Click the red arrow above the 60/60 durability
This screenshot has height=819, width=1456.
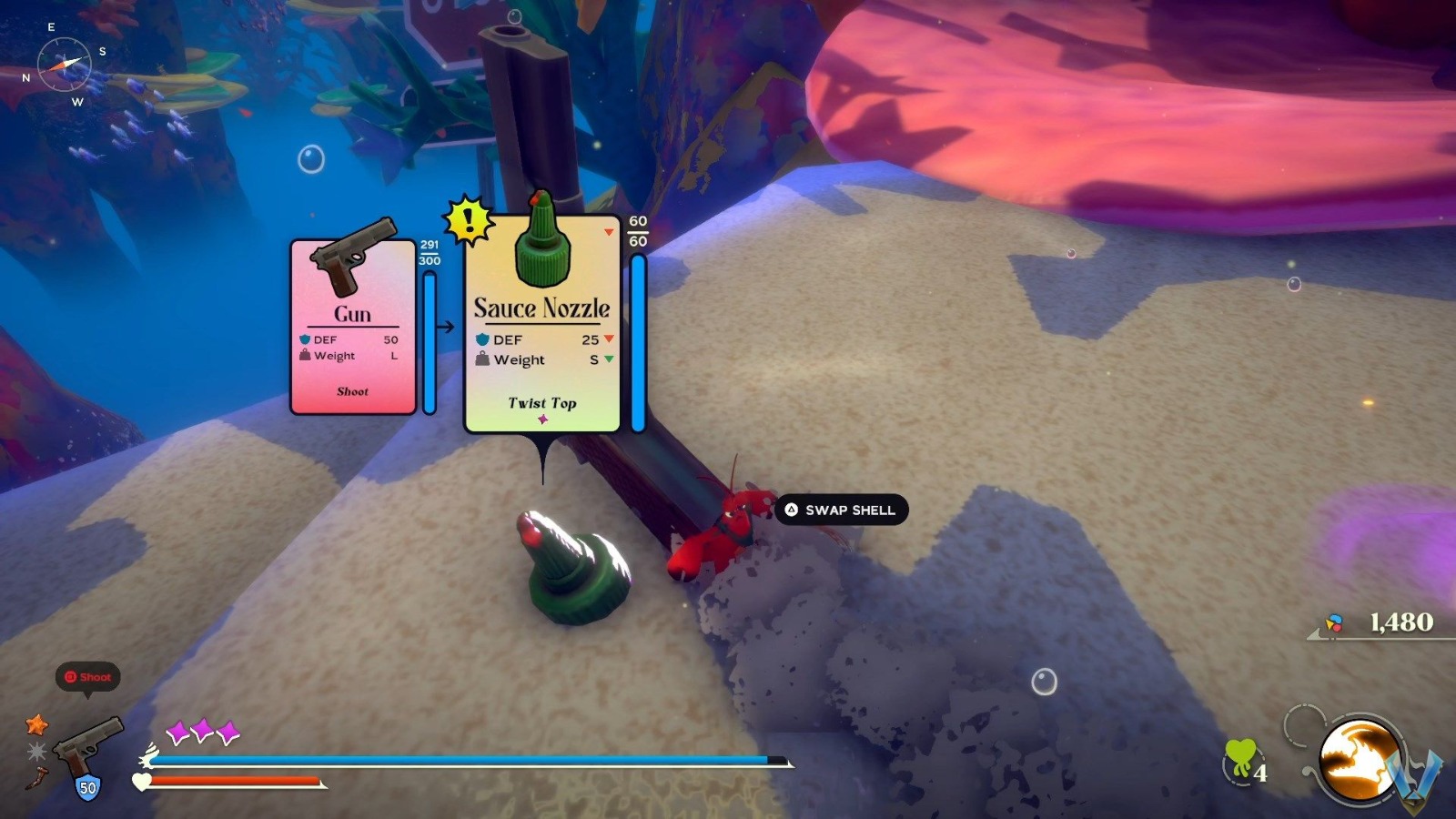pyautogui.click(x=608, y=231)
